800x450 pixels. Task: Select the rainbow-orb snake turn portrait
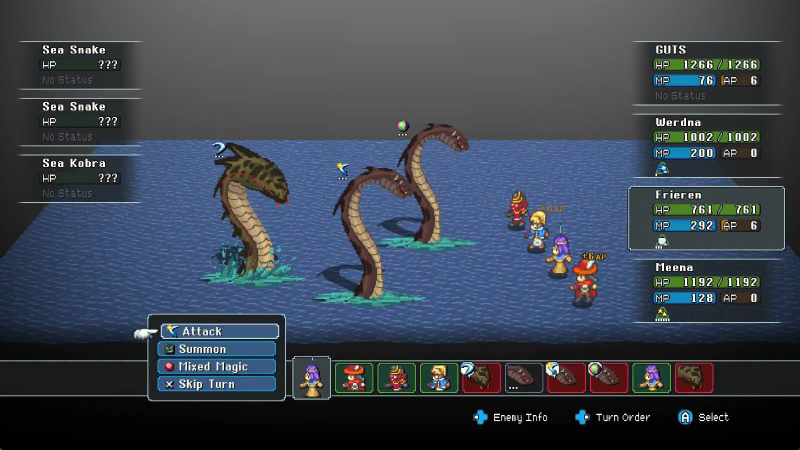[x=609, y=377]
